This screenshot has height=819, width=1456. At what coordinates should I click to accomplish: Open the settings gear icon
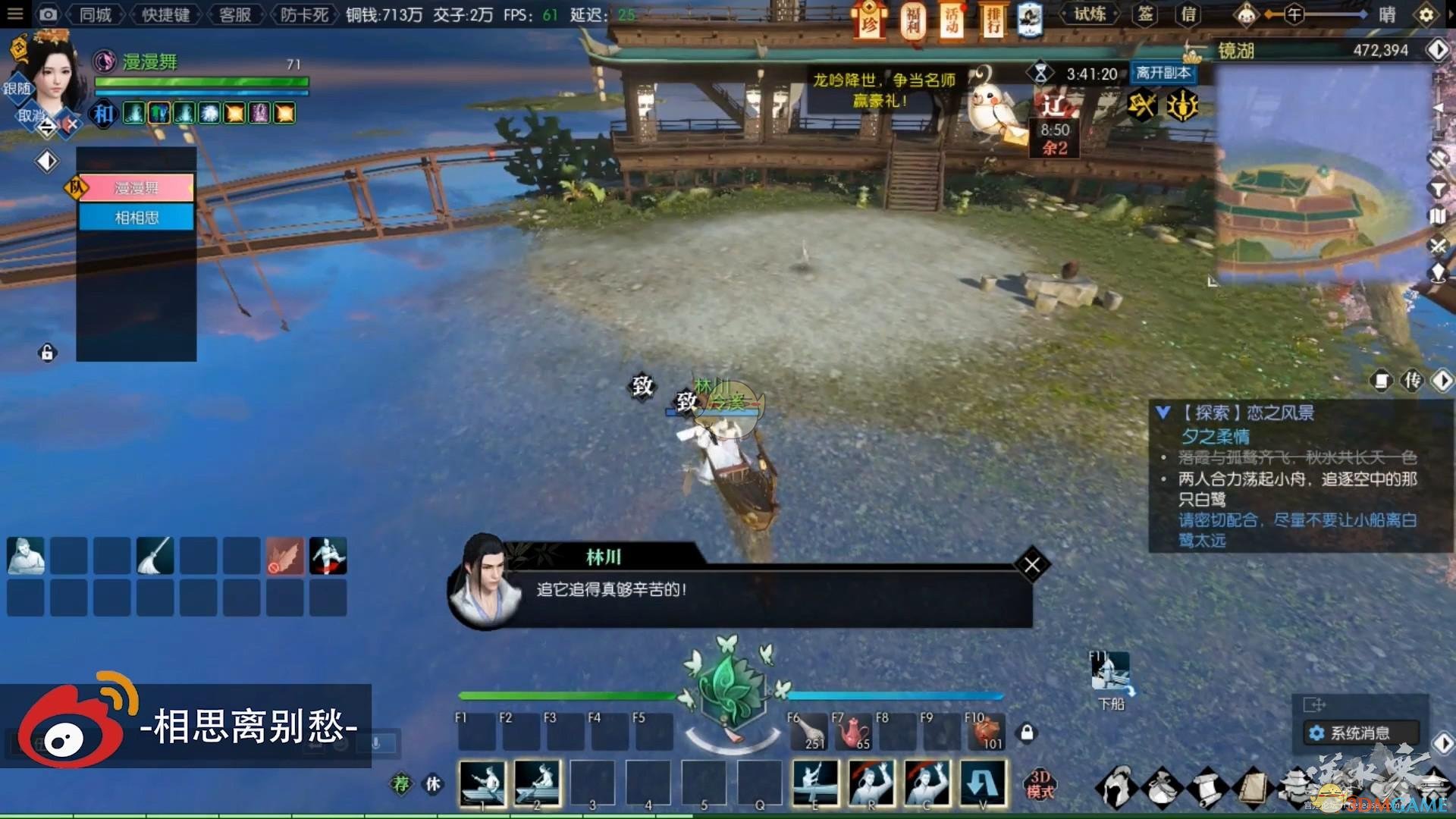[x=1426, y=14]
